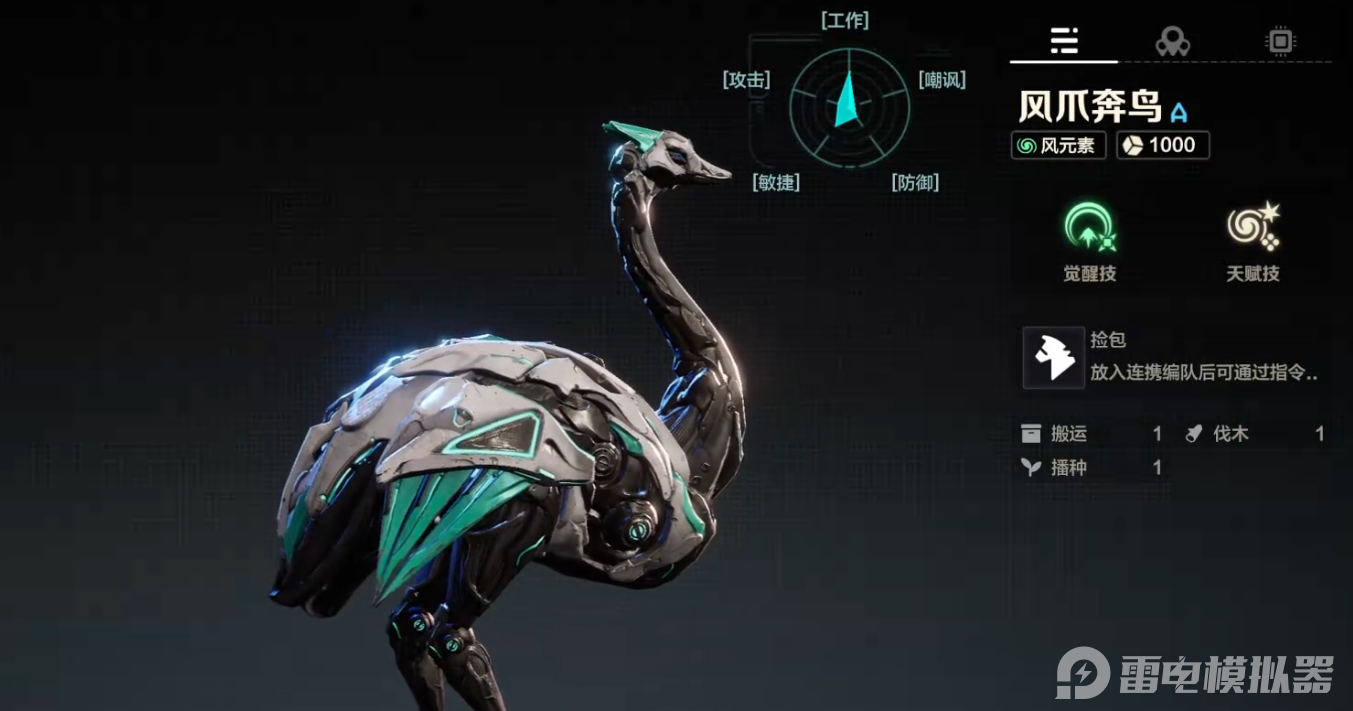Select the 天赋技 talent skill icon

point(1253,229)
